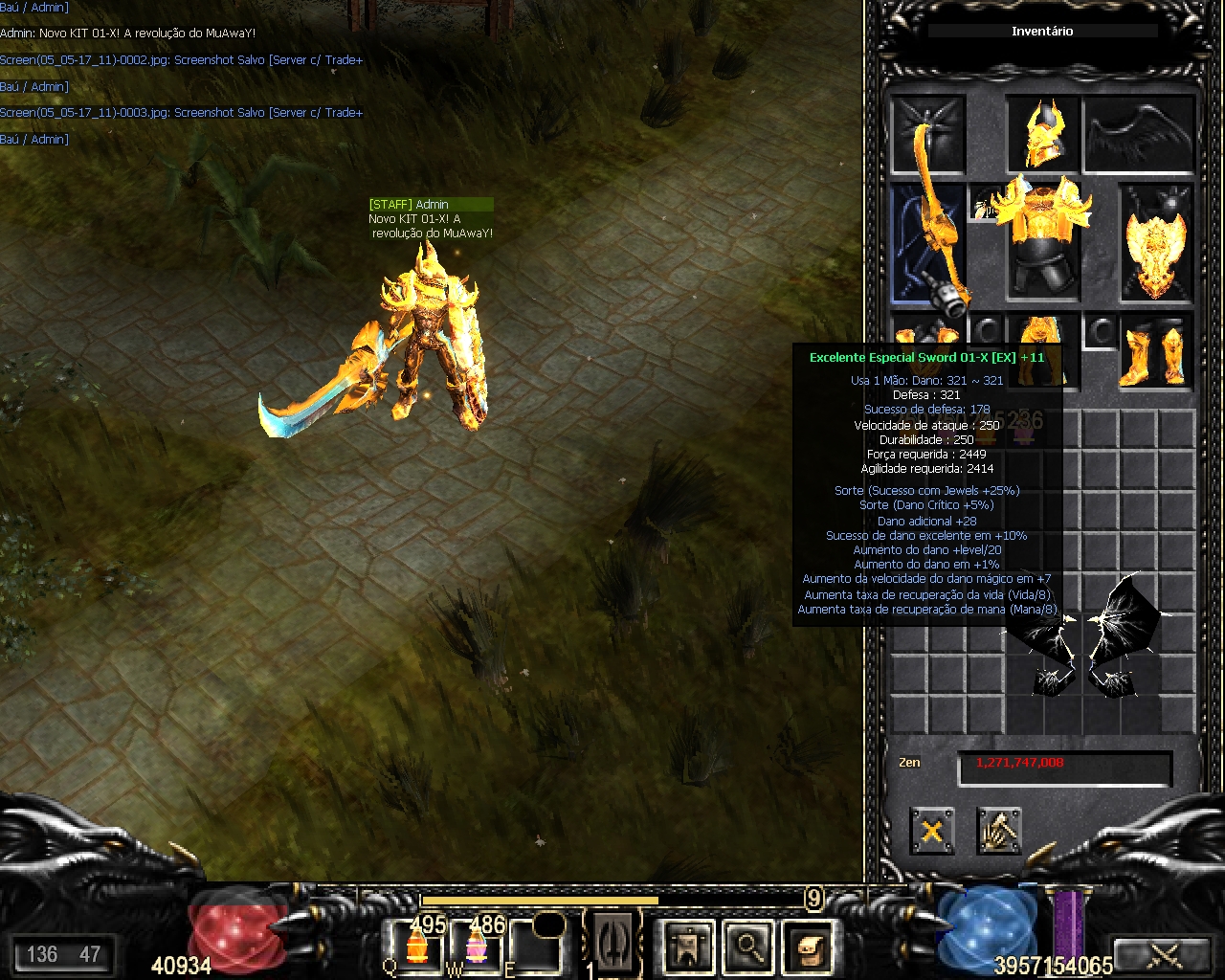
Task: Click the crossed swords button
Action: point(1165,954)
